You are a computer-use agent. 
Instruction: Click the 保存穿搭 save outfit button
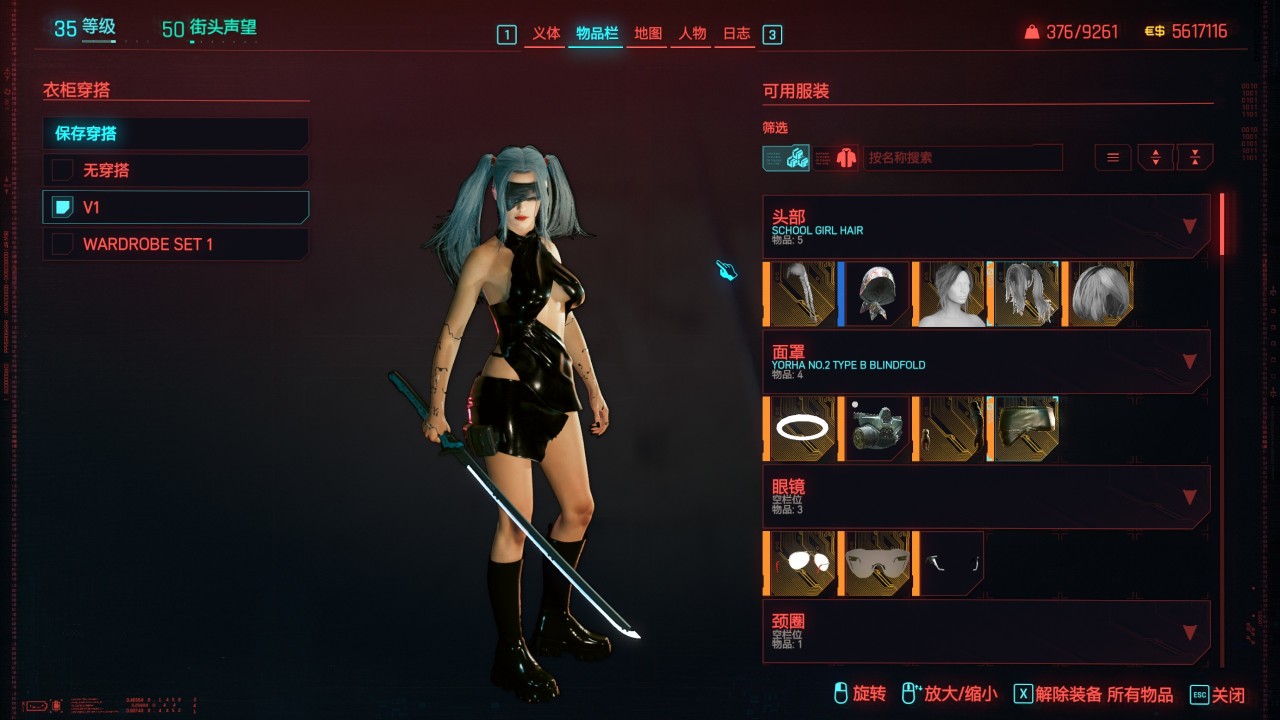click(175, 134)
